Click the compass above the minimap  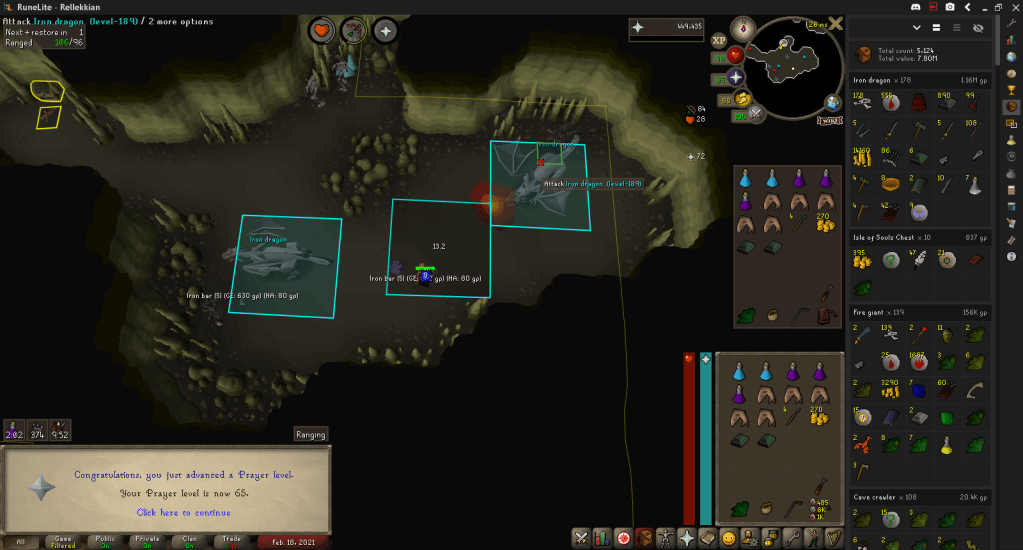coord(743,27)
